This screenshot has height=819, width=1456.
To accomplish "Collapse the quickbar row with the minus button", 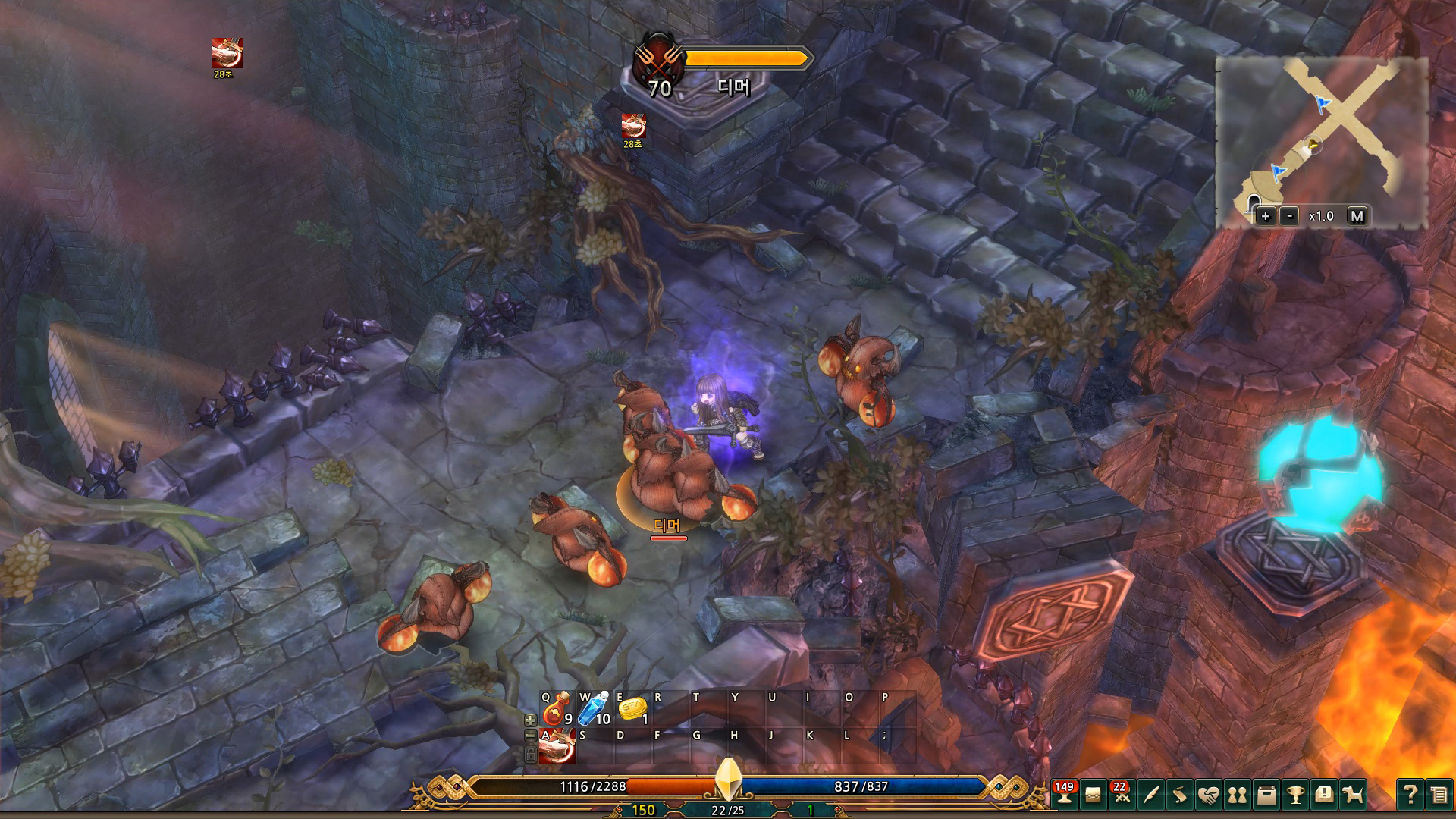I will (530, 735).
